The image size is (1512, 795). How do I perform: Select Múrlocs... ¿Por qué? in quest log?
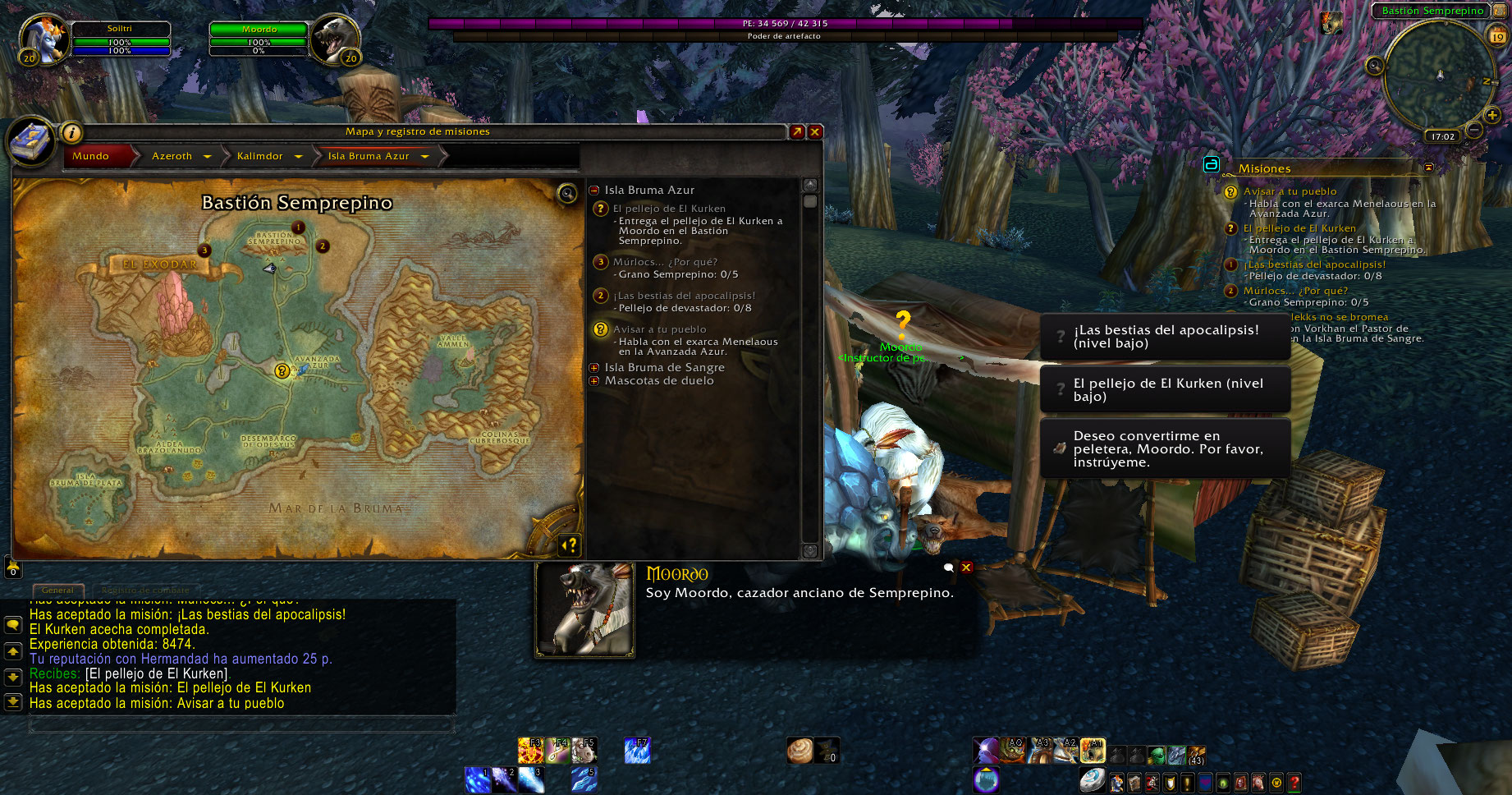665,262
